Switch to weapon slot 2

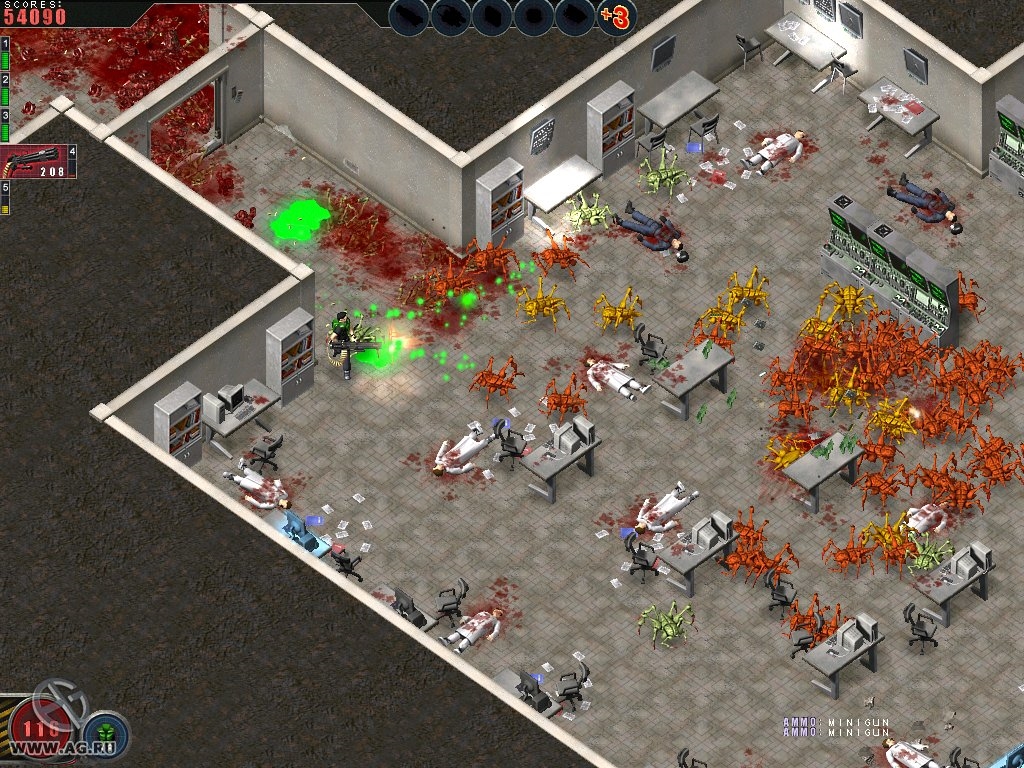pyautogui.click(x=5, y=90)
